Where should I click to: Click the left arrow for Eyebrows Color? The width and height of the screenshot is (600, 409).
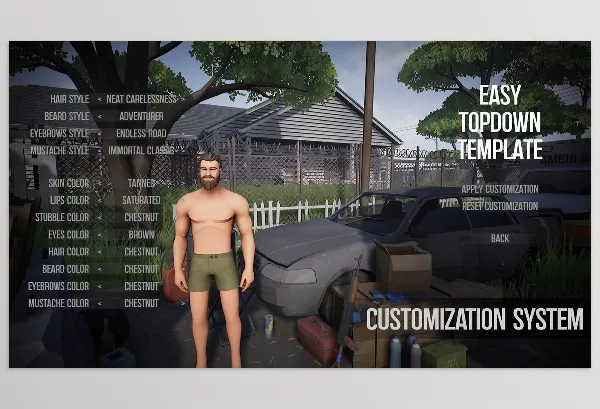[x=98, y=285]
